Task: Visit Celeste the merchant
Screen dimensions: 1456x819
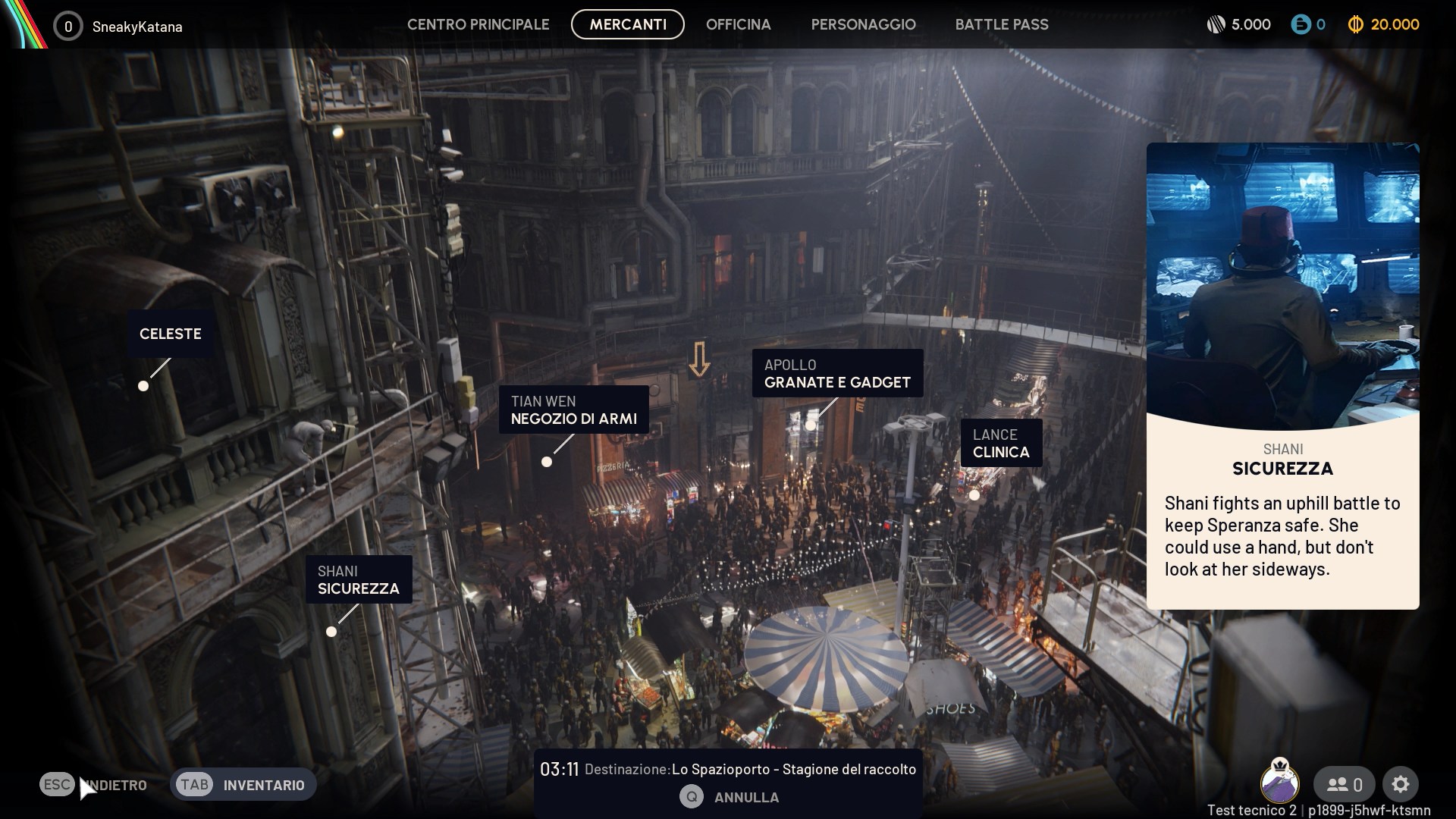Action: [170, 334]
